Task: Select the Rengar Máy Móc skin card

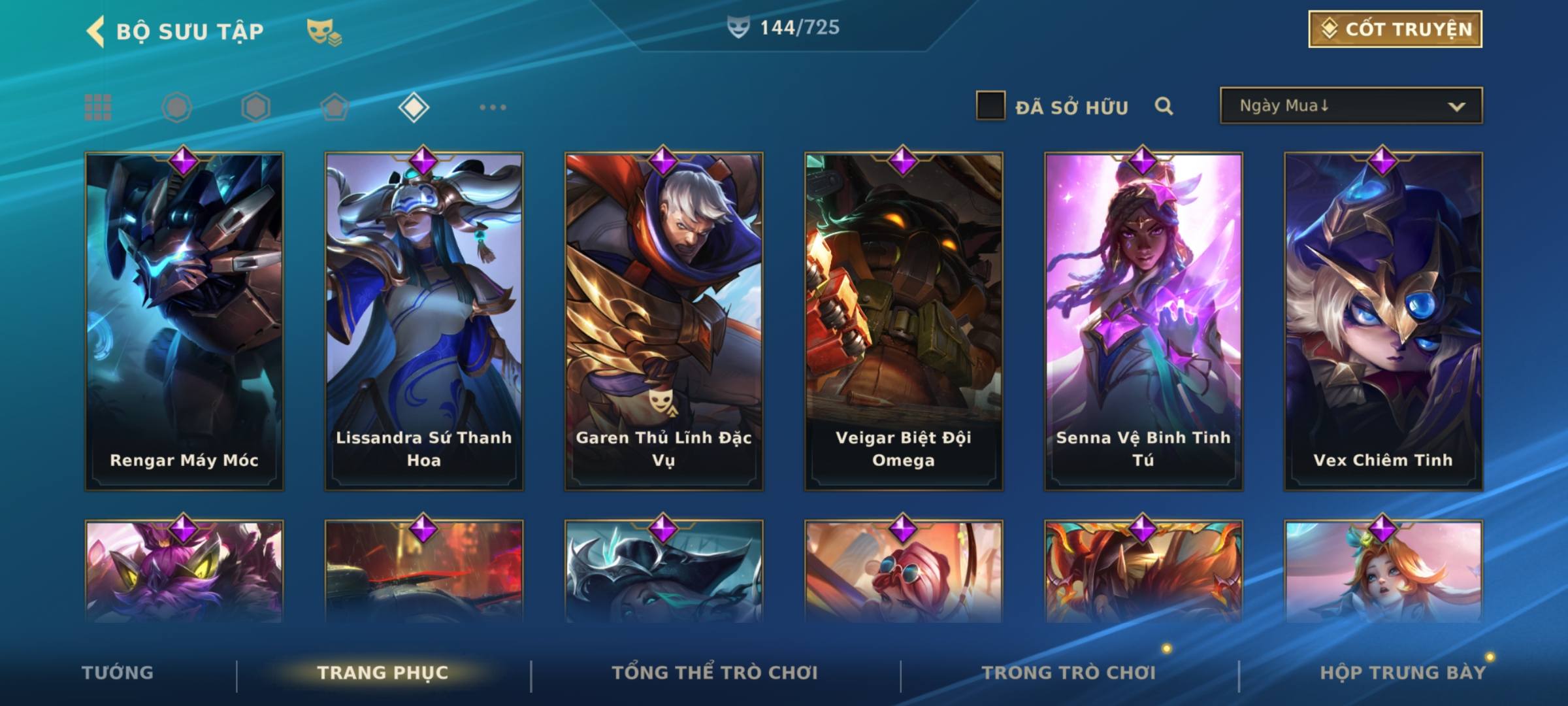Action: (x=184, y=320)
